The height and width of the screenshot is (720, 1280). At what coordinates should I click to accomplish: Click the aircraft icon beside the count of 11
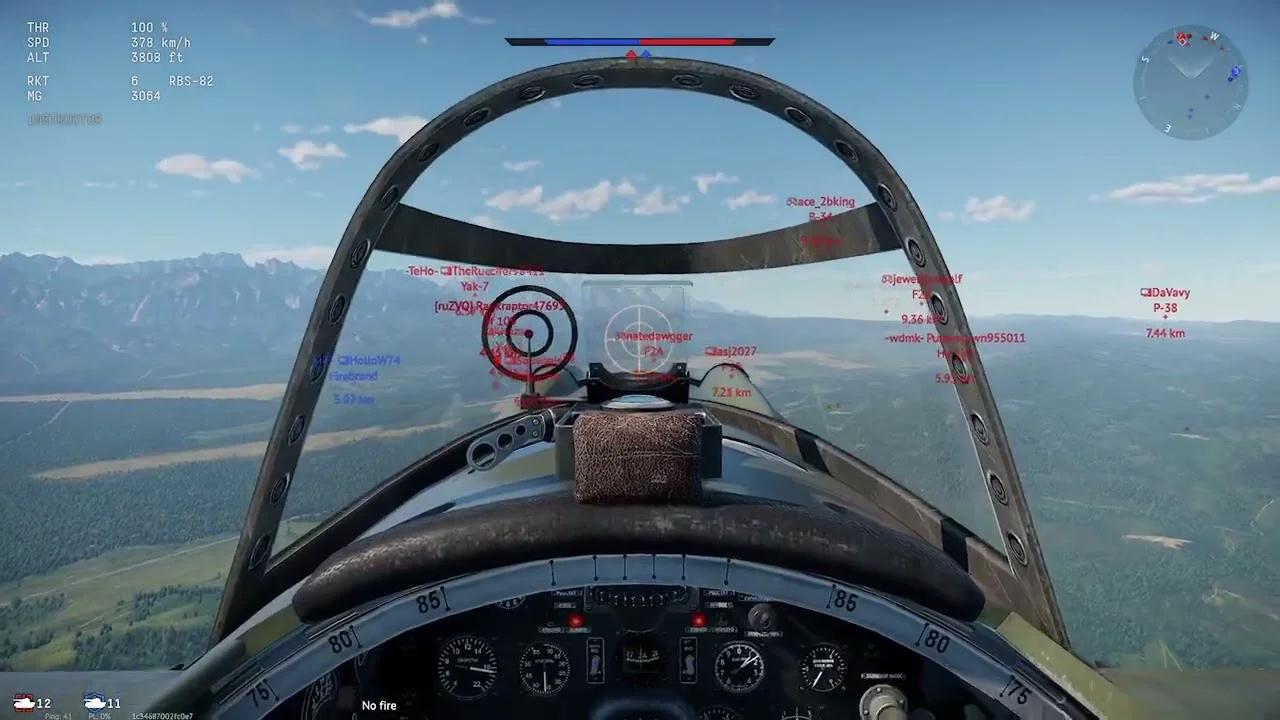(95, 703)
